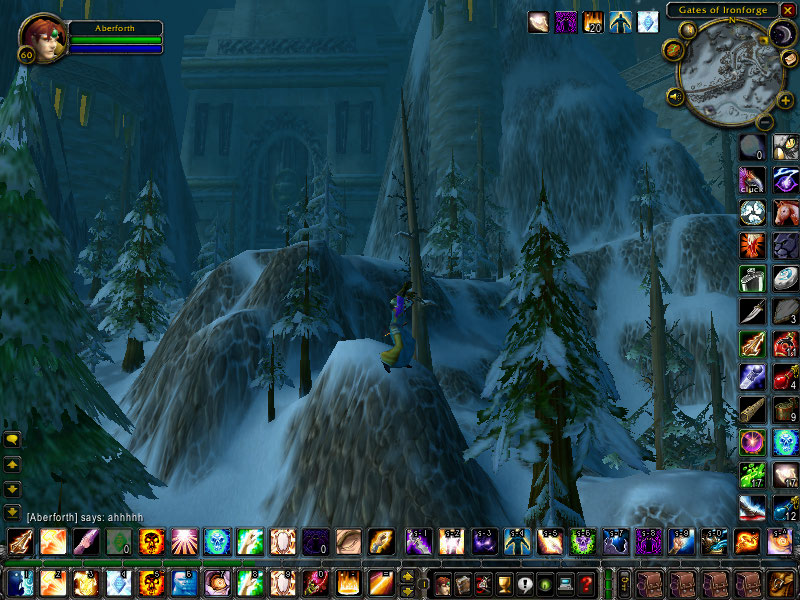The width and height of the screenshot is (800, 600).
Task: Open the red question mark help button
Action: (x=588, y=583)
